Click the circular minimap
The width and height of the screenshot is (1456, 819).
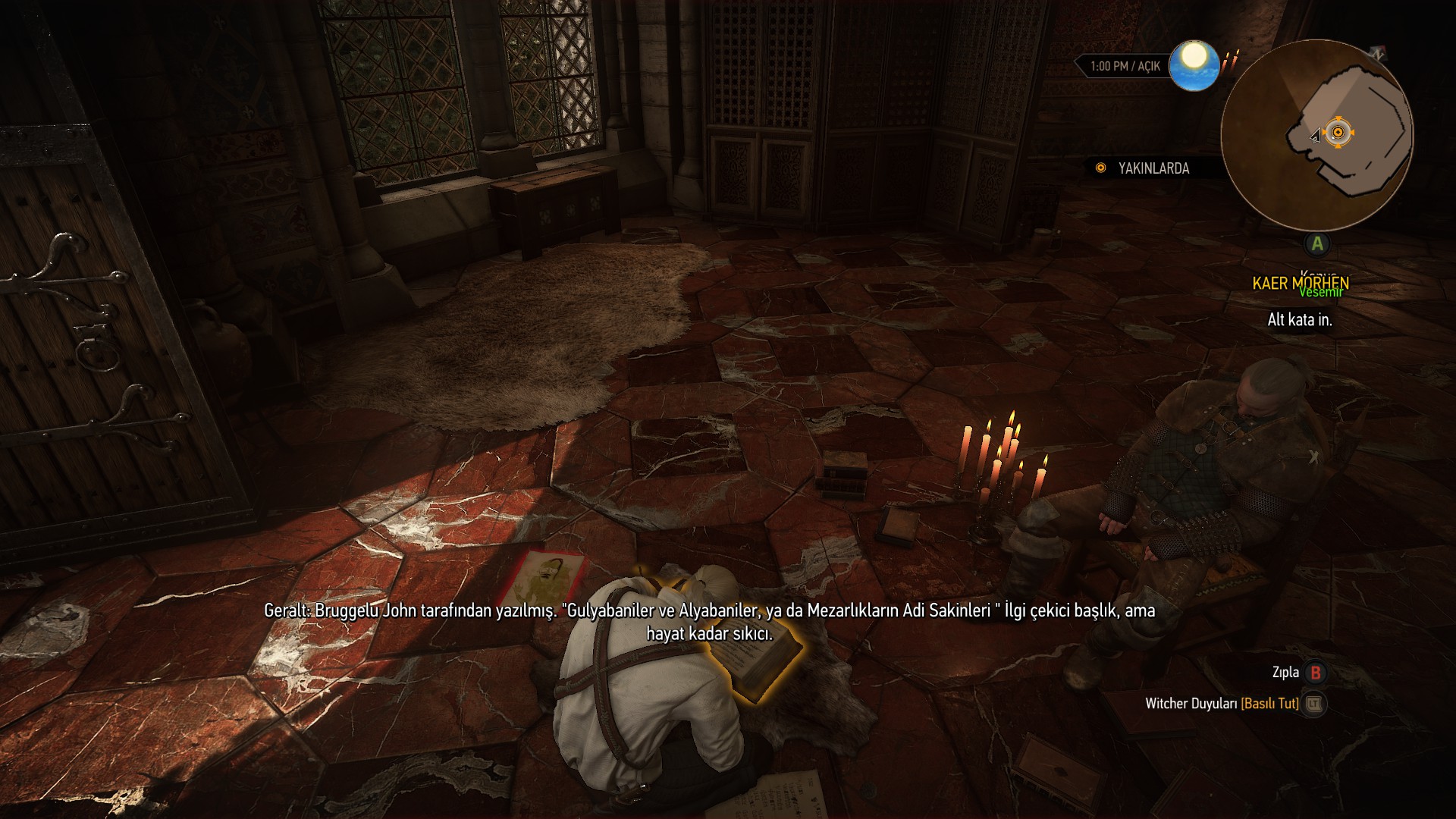1316,135
